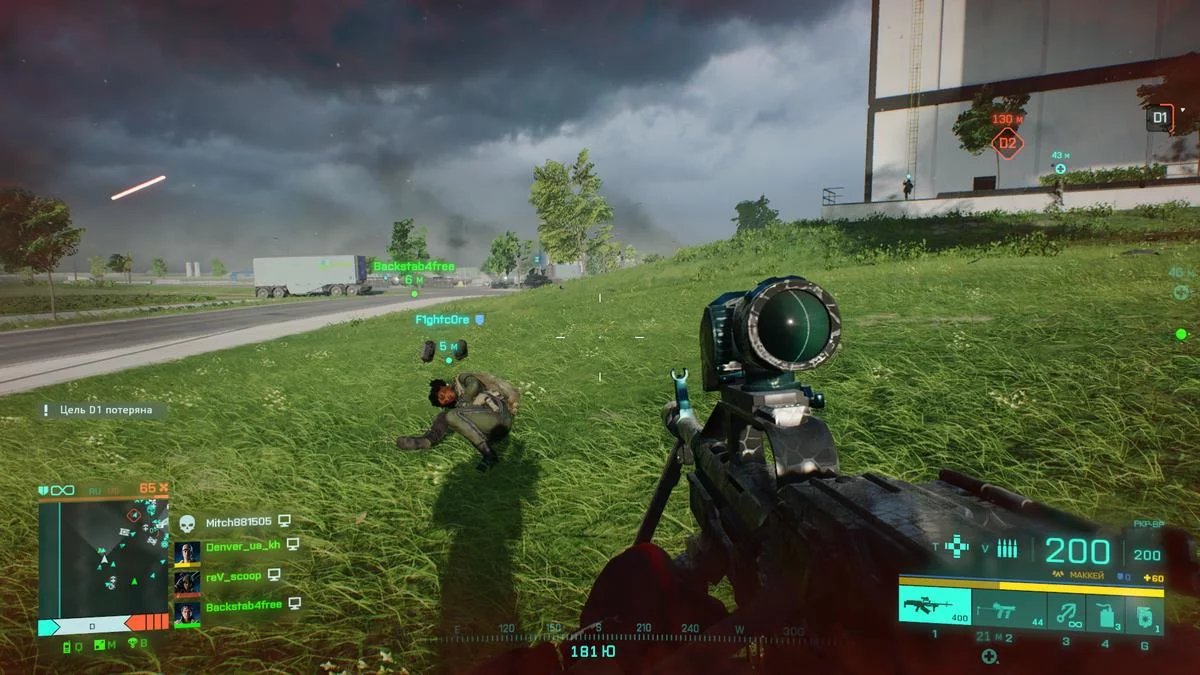
Task: Click the F1ghtc0re teammate name tag
Action: pyautogui.click(x=443, y=320)
